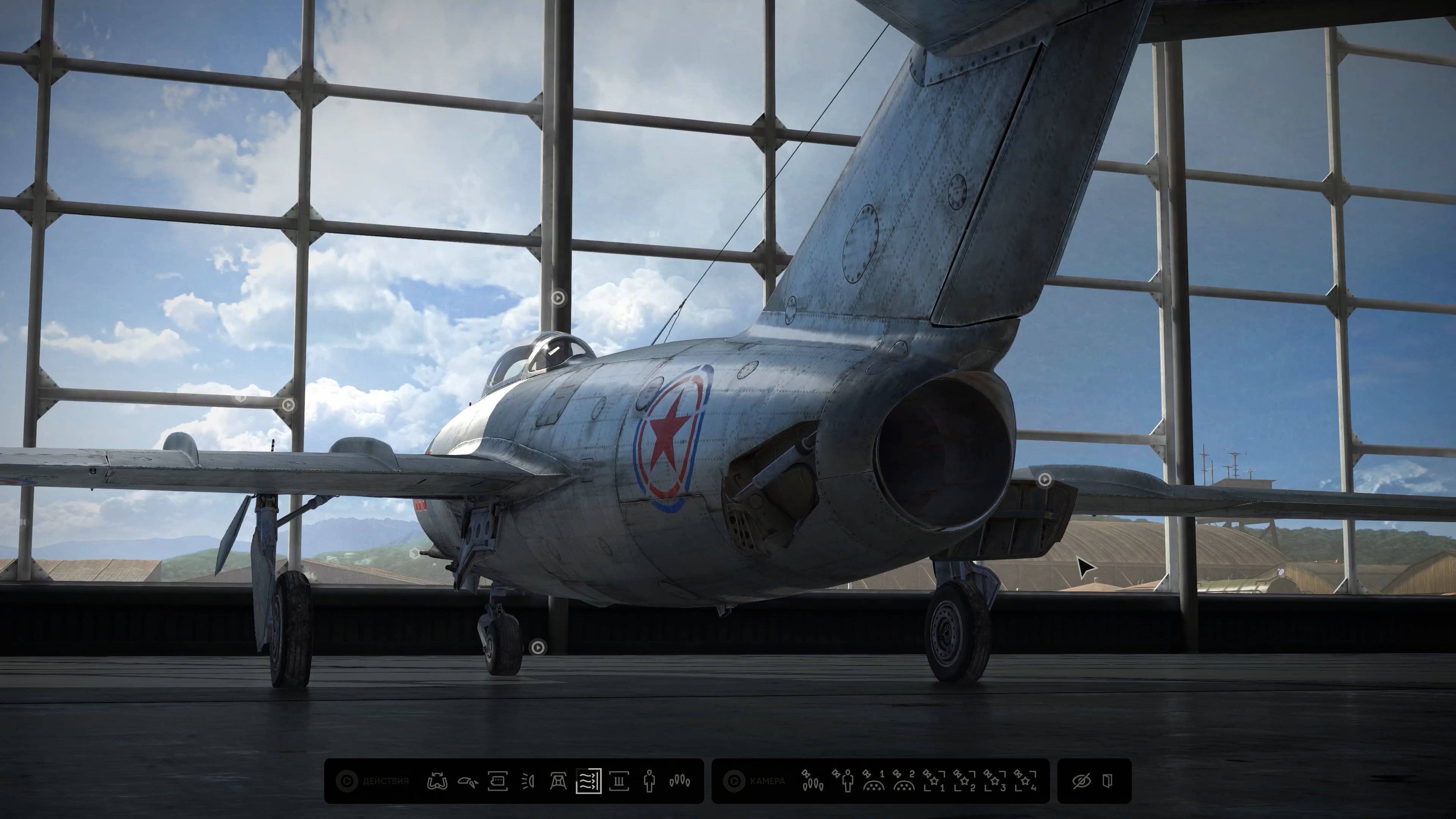Activate the battery icon action
Image resolution: width=1456 pixels, height=819 pixels.
(497, 781)
